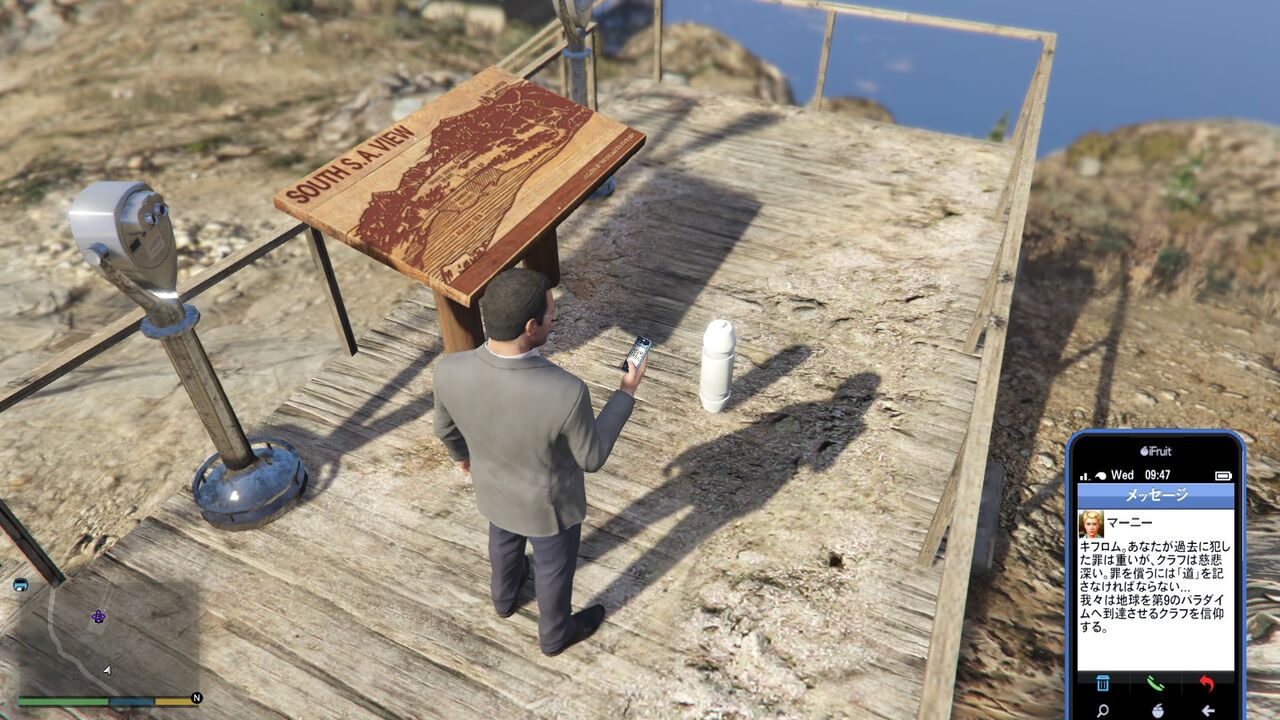
Task: Select the white player arrow on the minimap
Action: [x=107, y=670]
